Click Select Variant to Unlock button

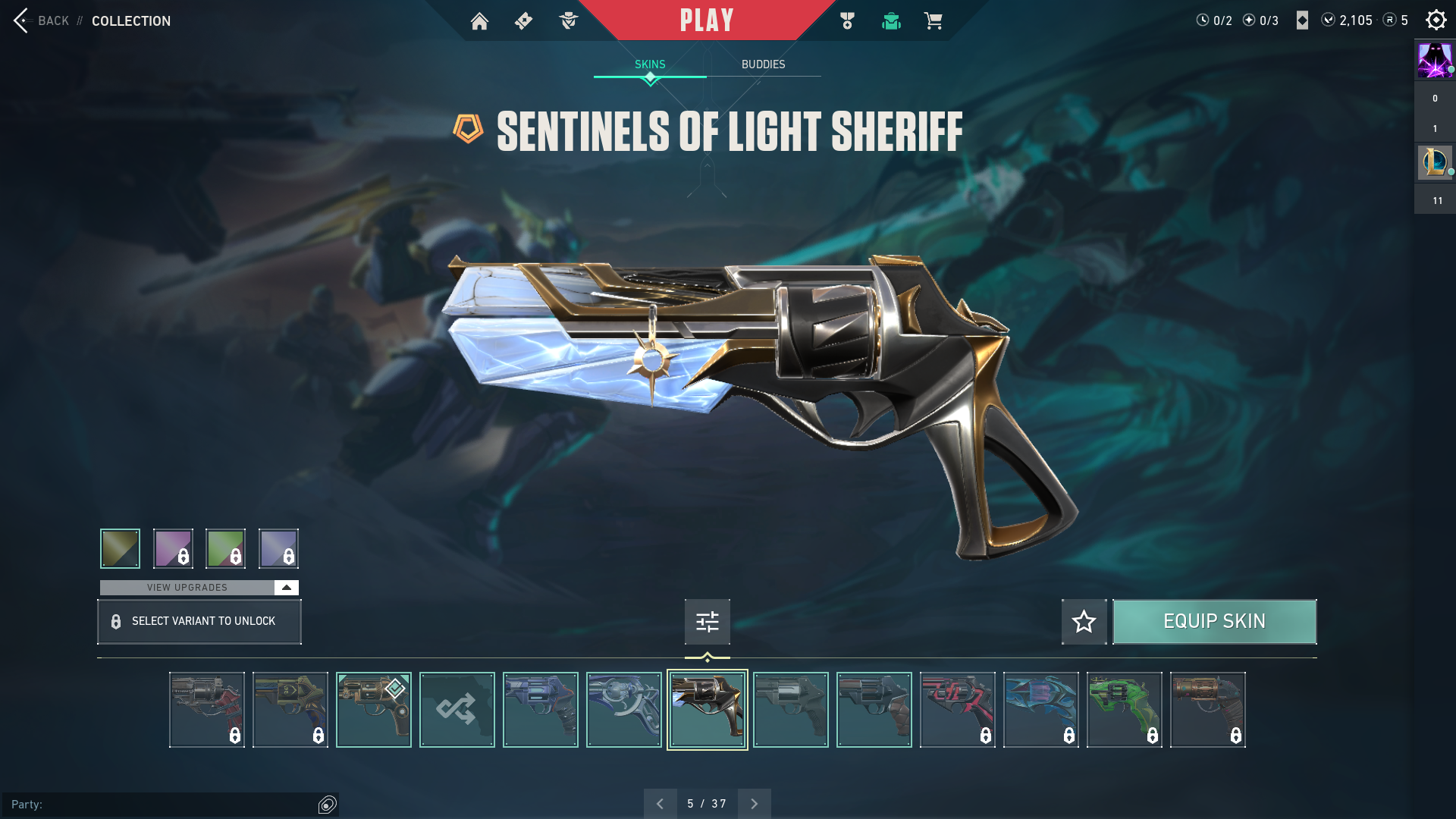tap(199, 622)
